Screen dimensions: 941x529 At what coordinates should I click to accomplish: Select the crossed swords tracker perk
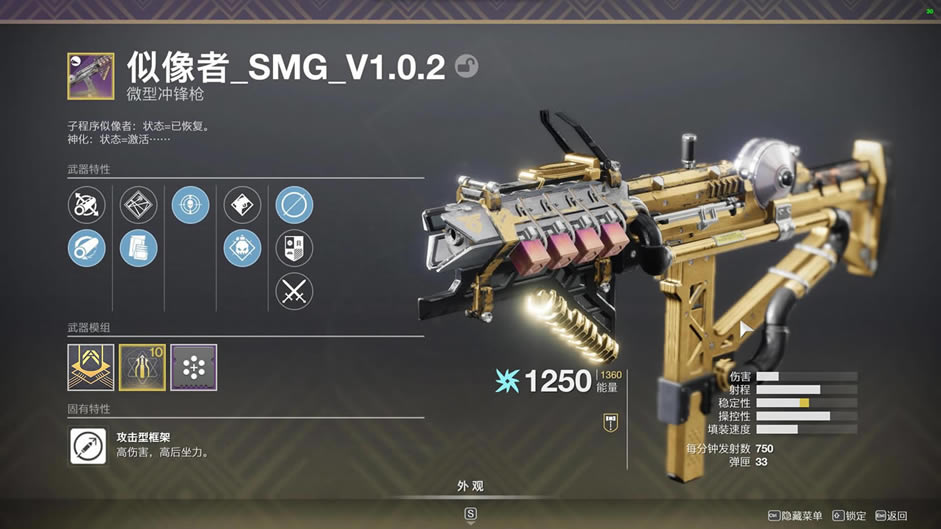point(294,291)
